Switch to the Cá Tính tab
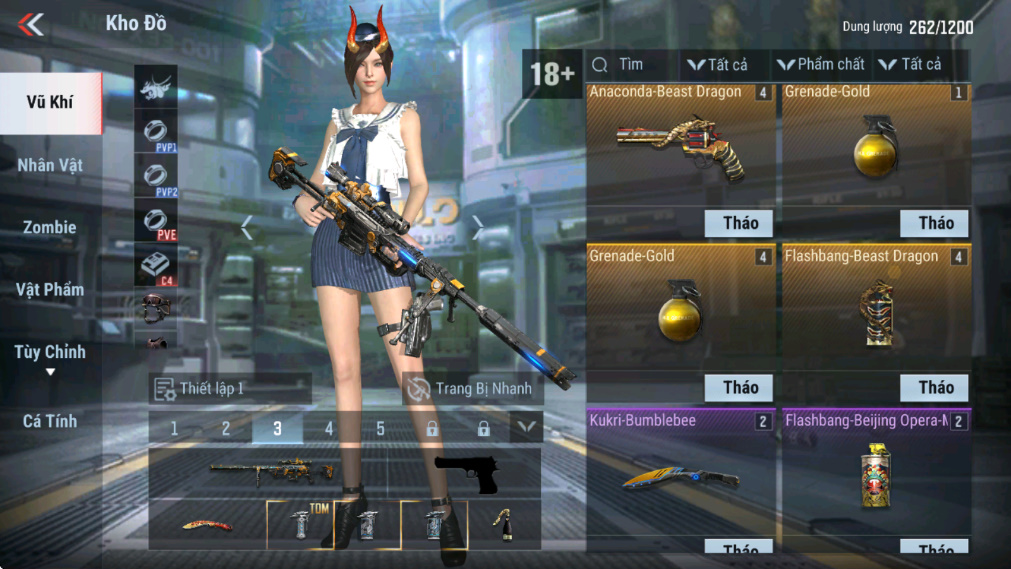The image size is (1011, 569). [50, 421]
